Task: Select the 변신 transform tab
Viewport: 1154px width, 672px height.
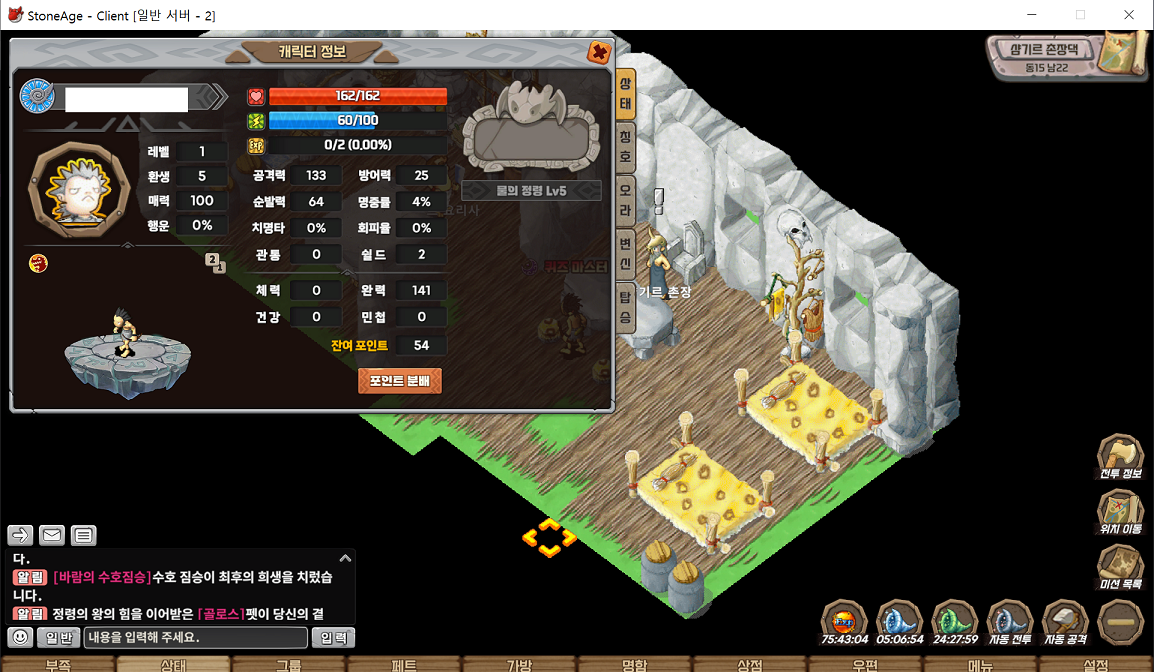Action: pos(625,254)
